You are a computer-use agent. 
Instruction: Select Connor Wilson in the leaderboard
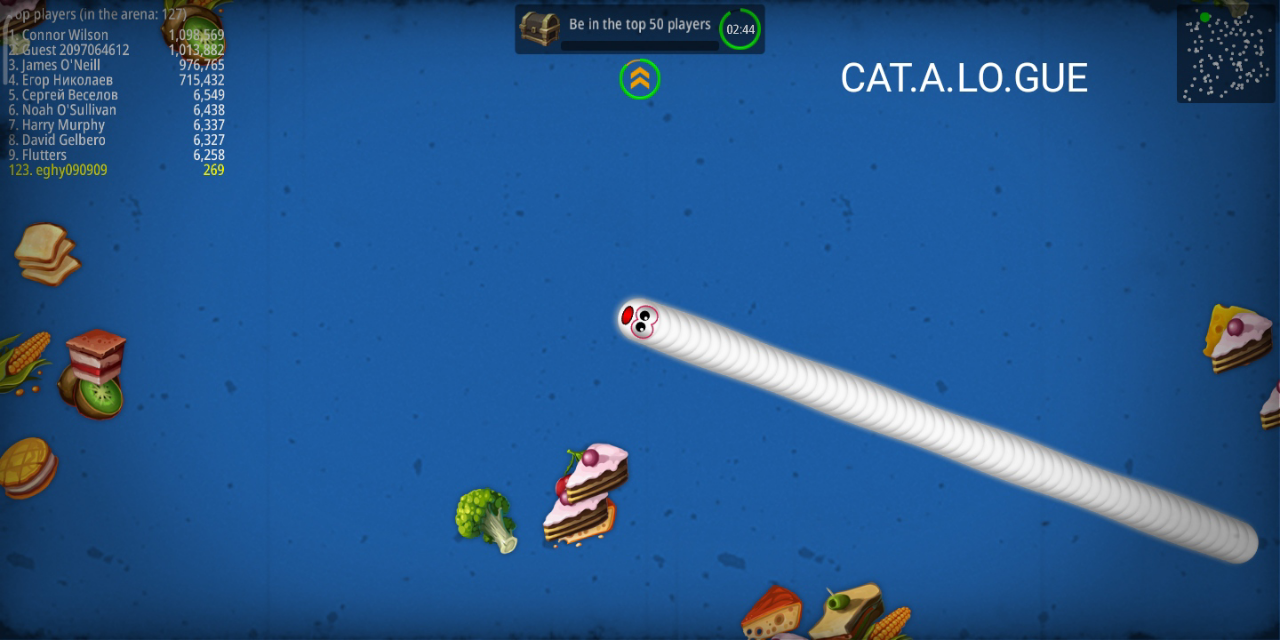coord(116,35)
